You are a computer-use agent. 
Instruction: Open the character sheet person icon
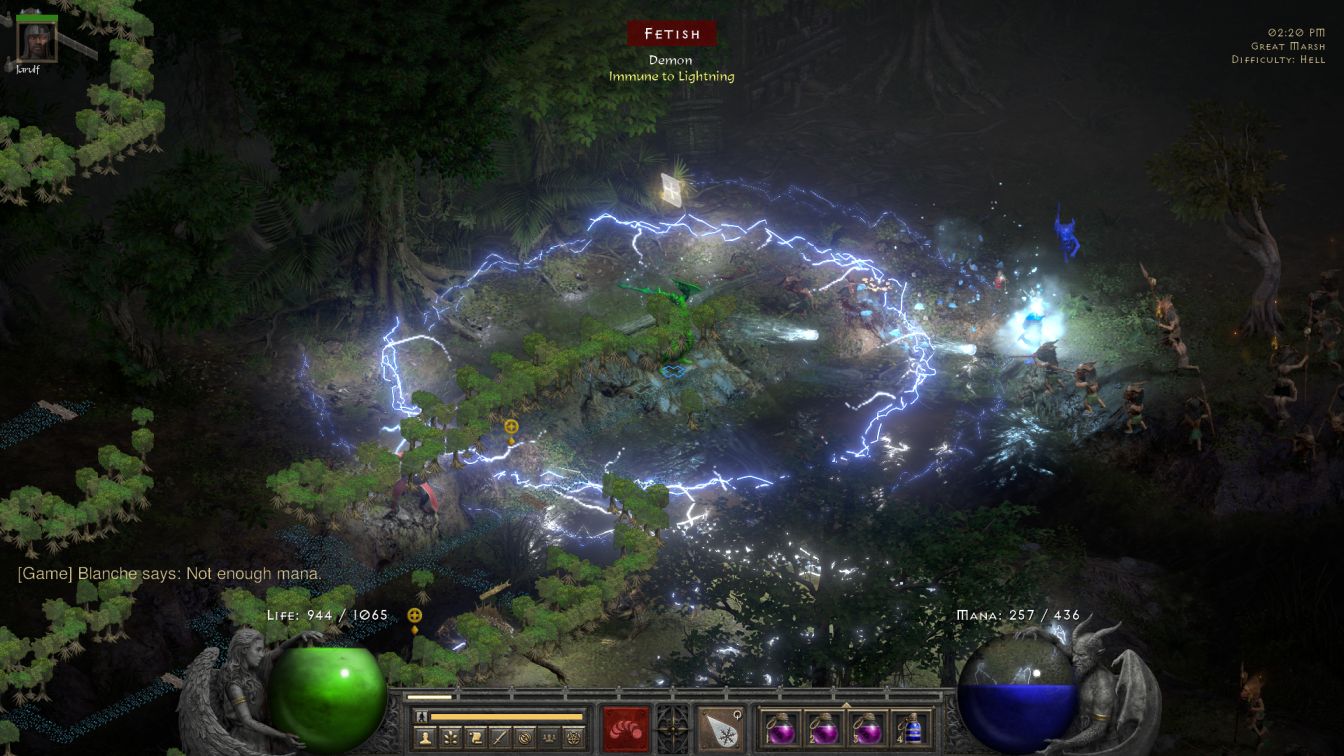click(x=425, y=738)
